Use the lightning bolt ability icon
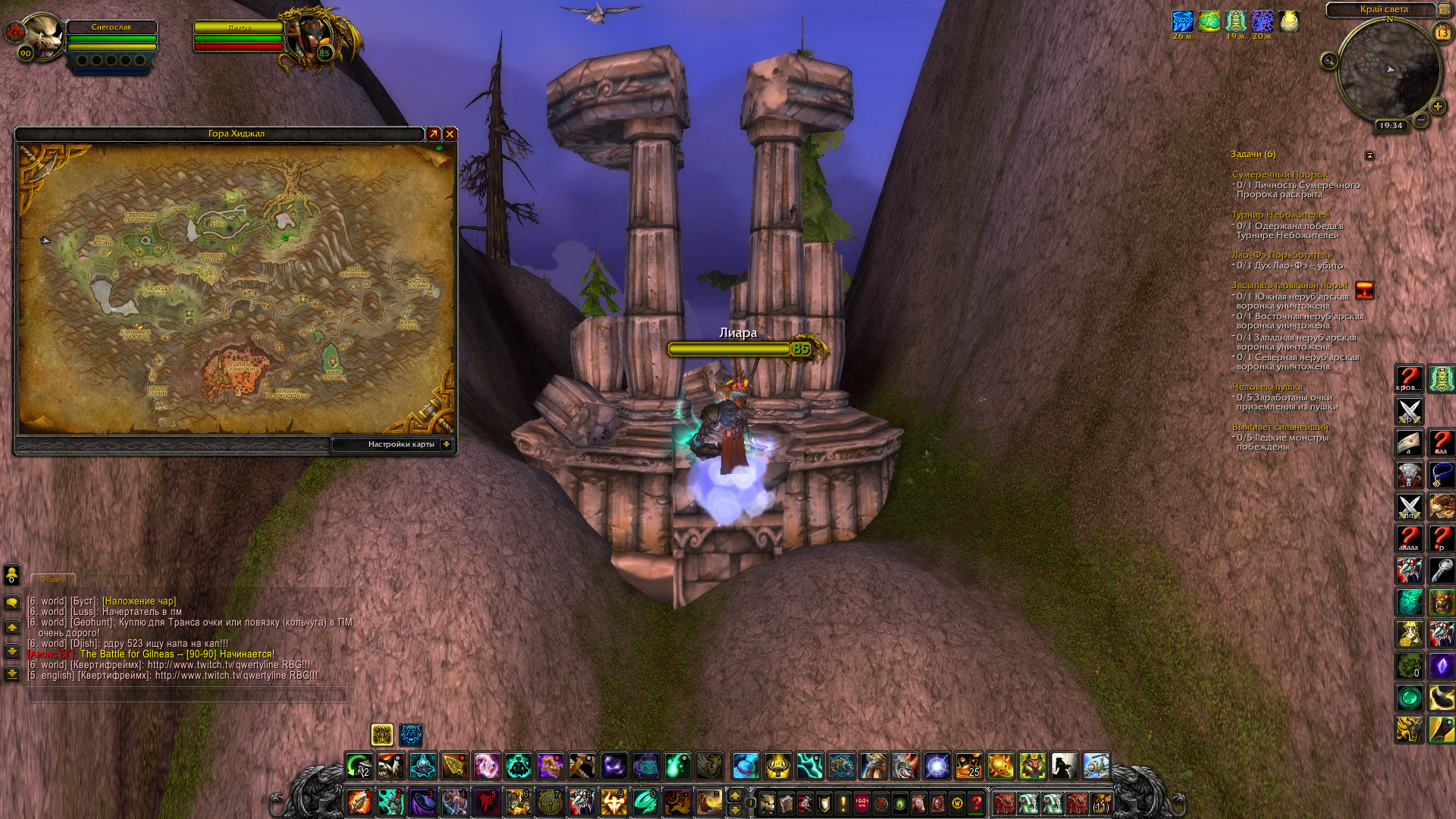The height and width of the screenshot is (819, 1456). (809, 767)
